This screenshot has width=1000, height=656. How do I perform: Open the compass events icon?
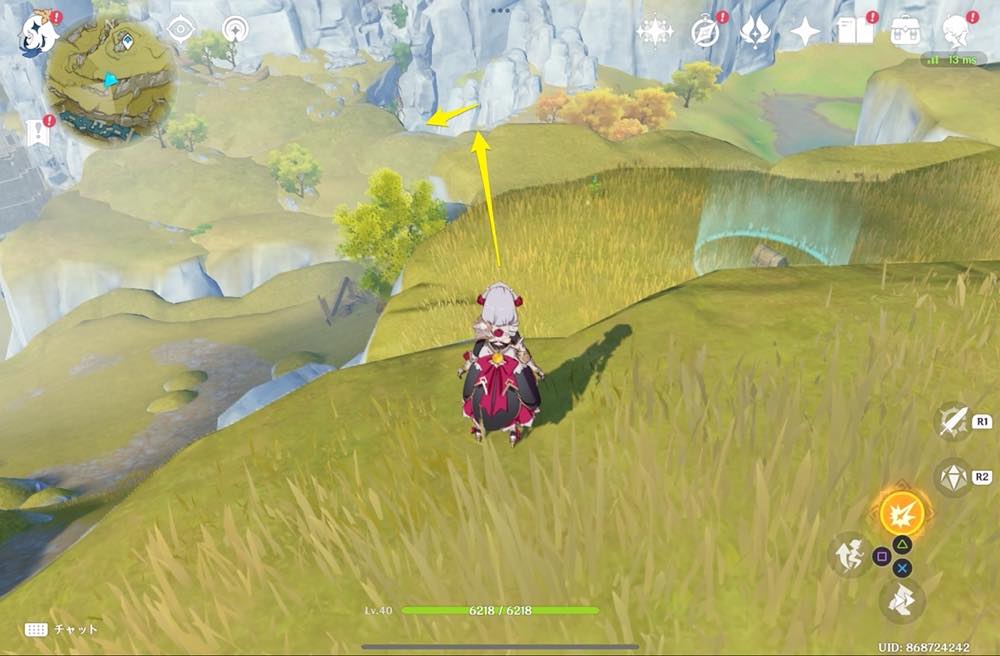705,32
